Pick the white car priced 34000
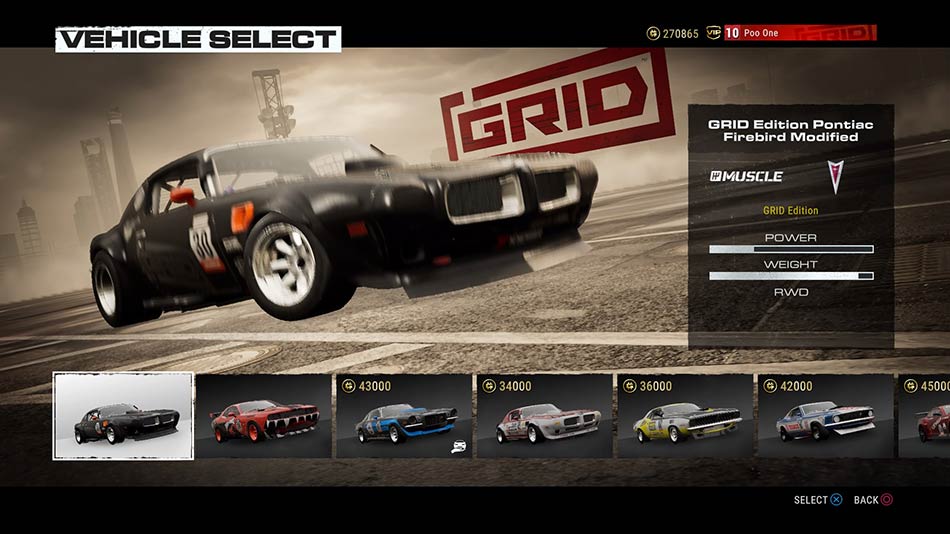This screenshot has width=950, height=534. click(545, 417)
